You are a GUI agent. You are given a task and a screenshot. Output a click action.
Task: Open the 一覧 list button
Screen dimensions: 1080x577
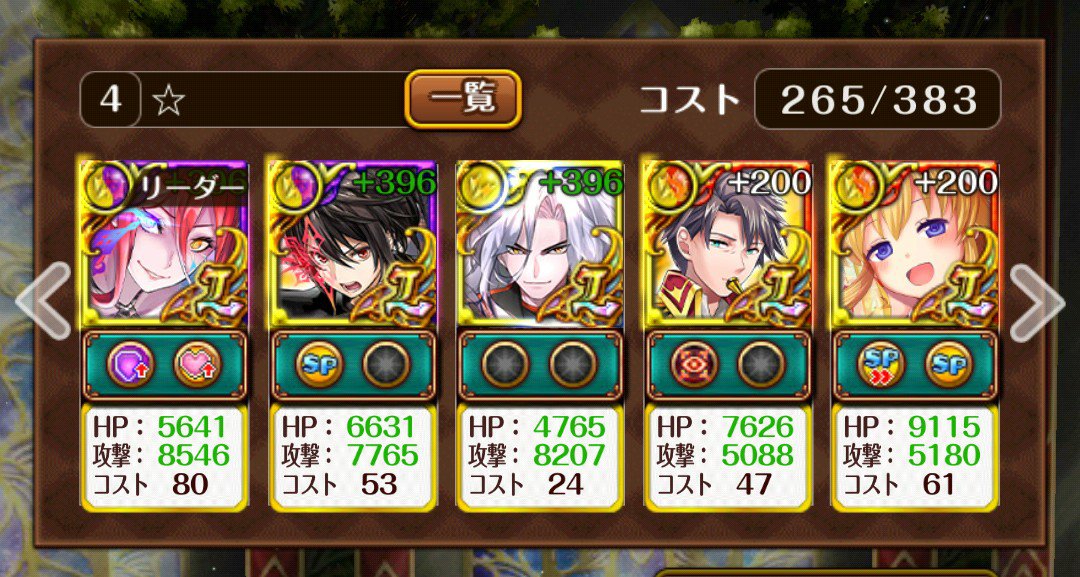tap(463, 98)
